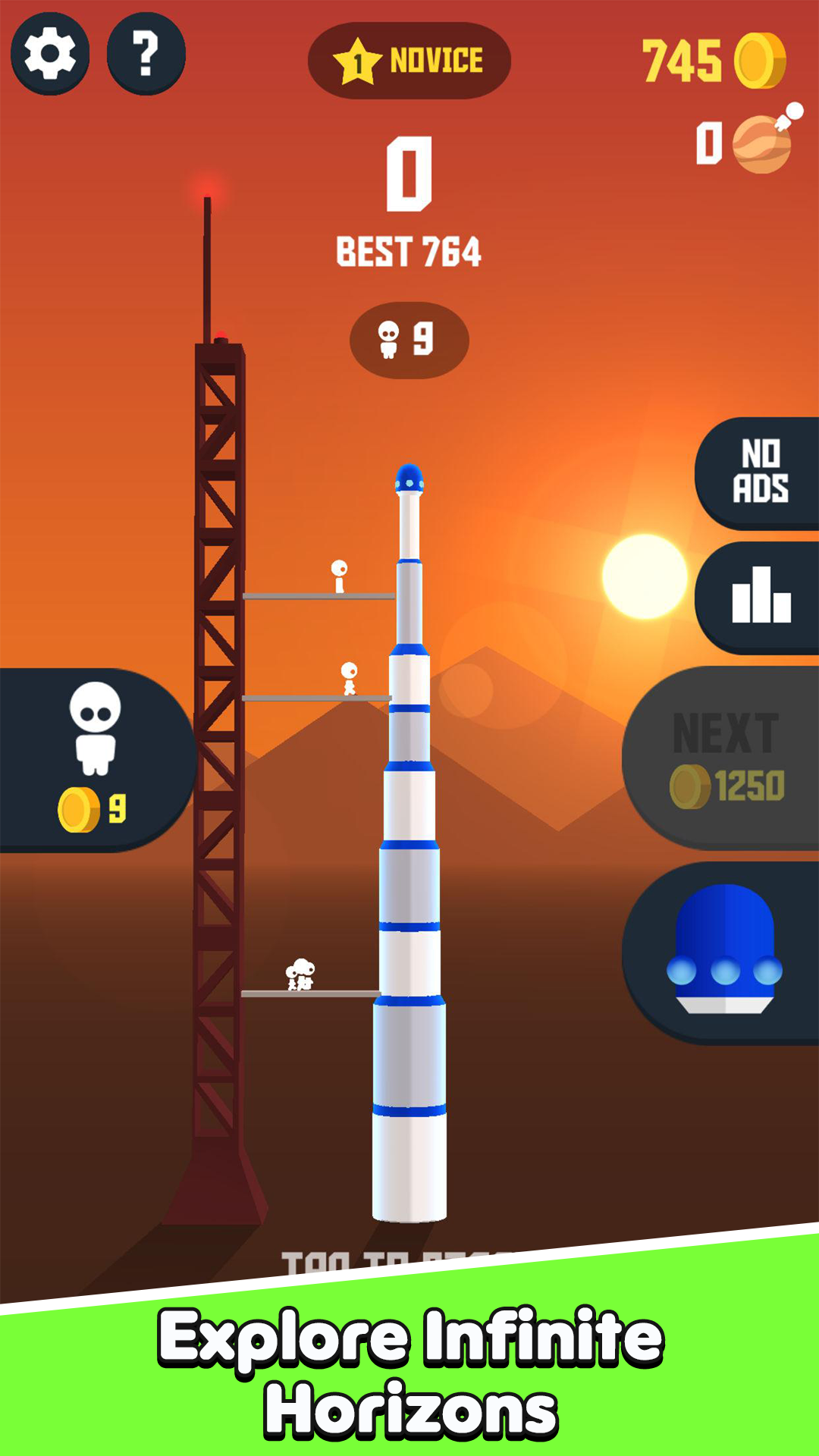Screen dimensions: 819x1456
Task: Open the leaderboard bar chart button
Action: point(758,597)
